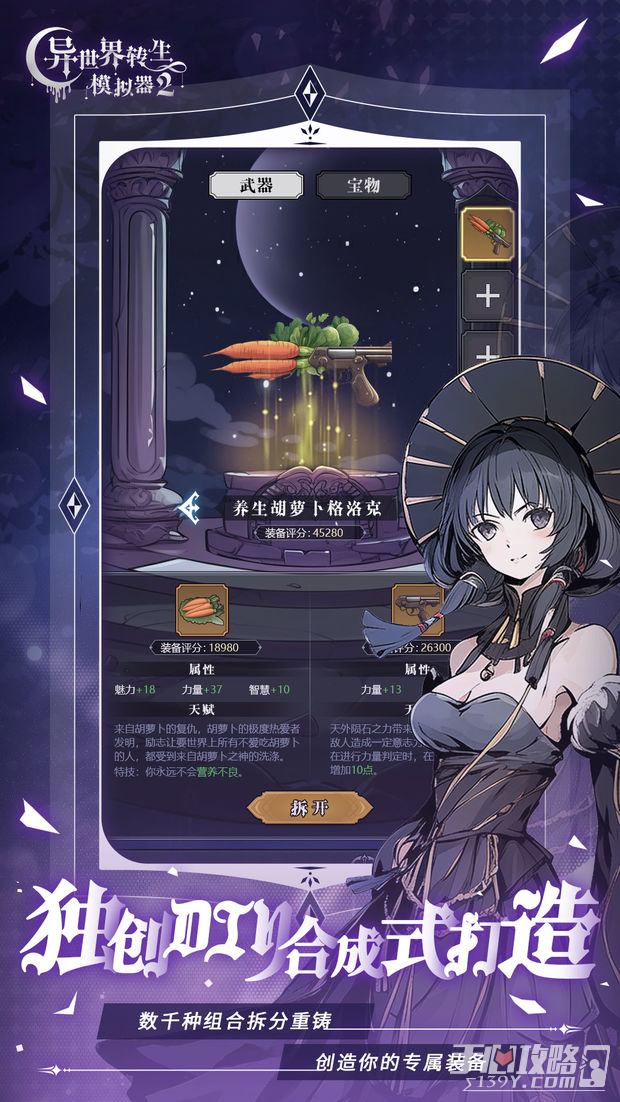The height and width of the screenshot is (1102, 620).
Task: Open the 宝物 tab
Action: pos(349,185)
